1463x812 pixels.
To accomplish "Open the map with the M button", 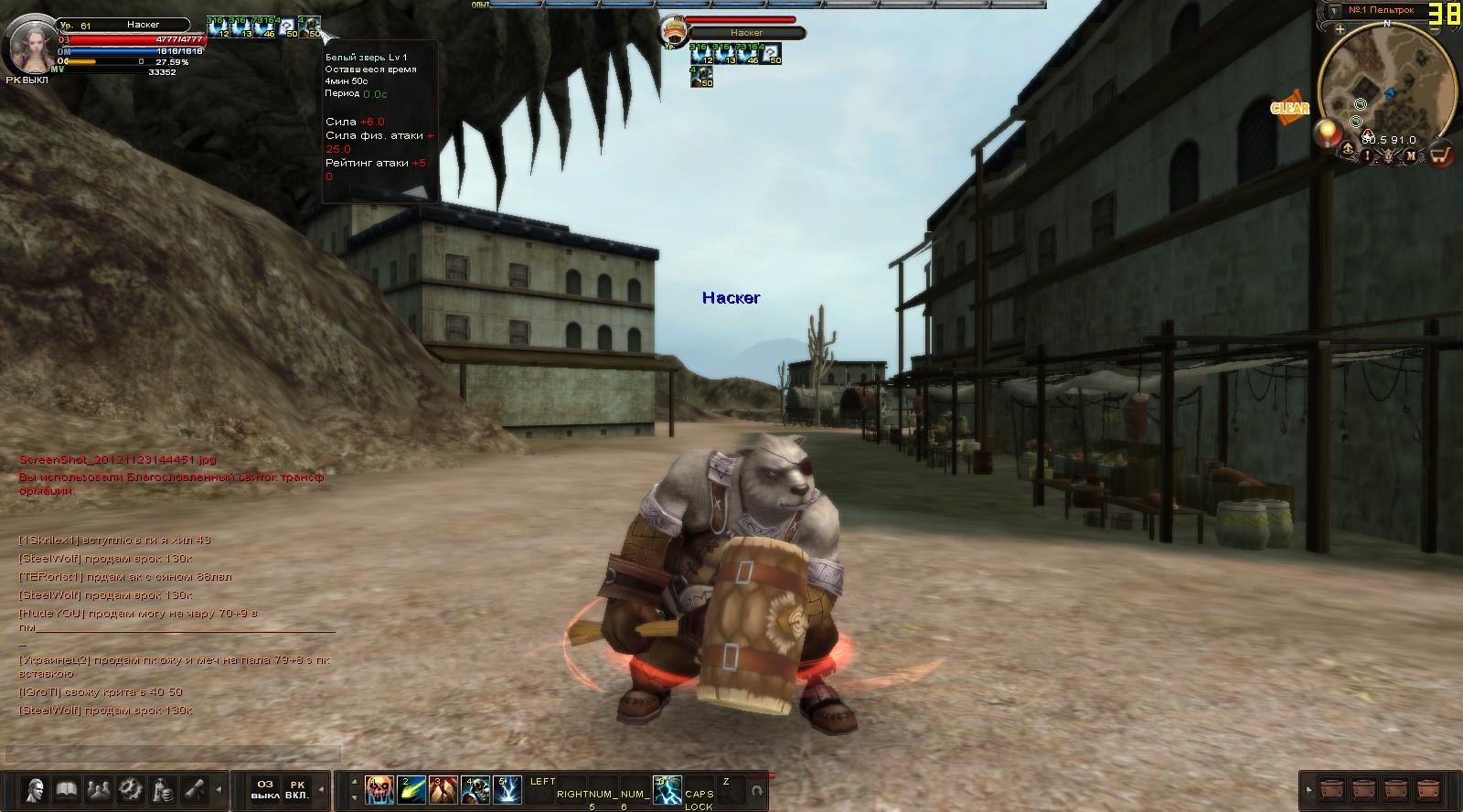I will [x=1411, y=155].
